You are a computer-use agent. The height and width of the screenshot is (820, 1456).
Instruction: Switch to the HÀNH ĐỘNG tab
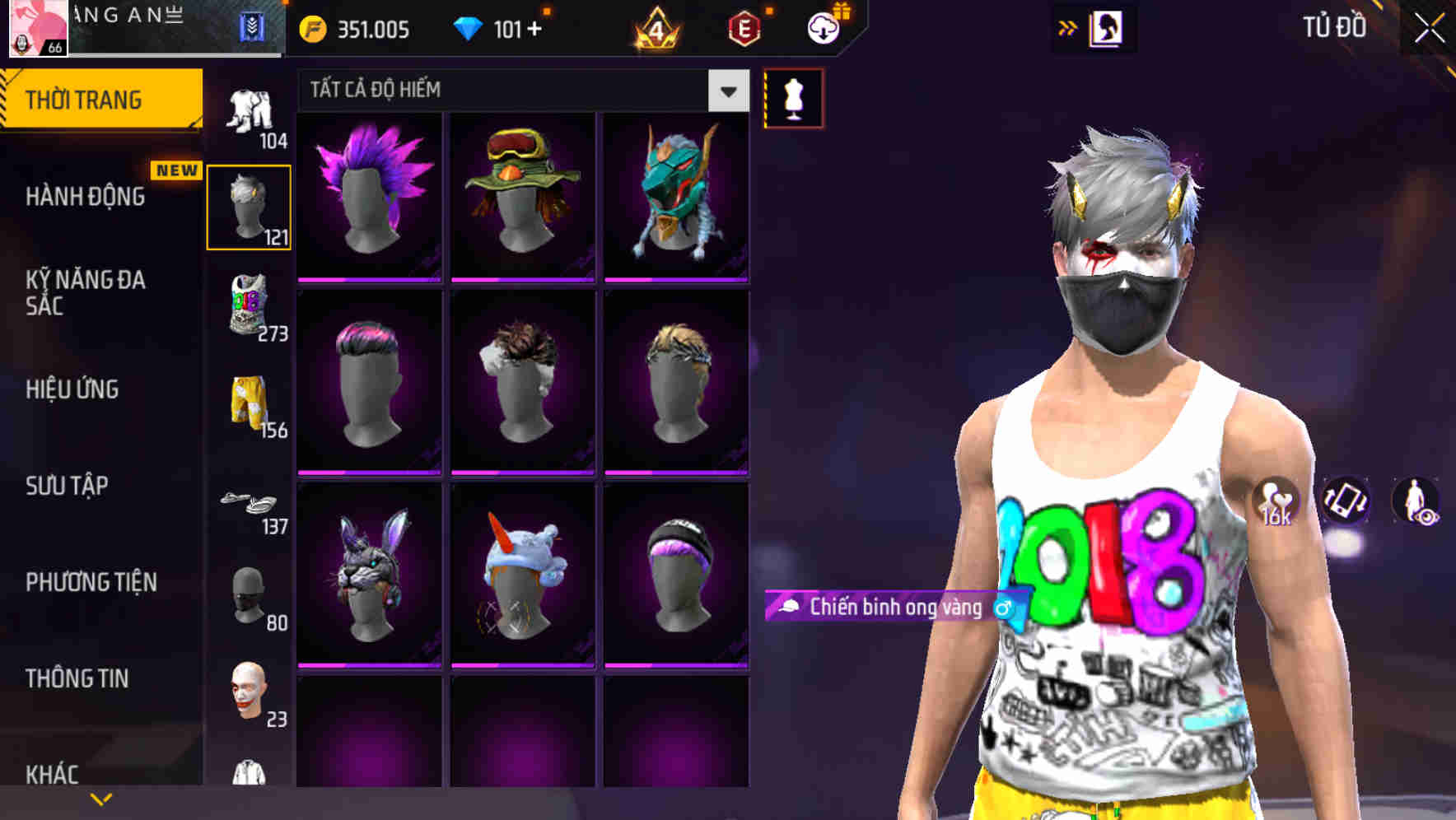86,197
